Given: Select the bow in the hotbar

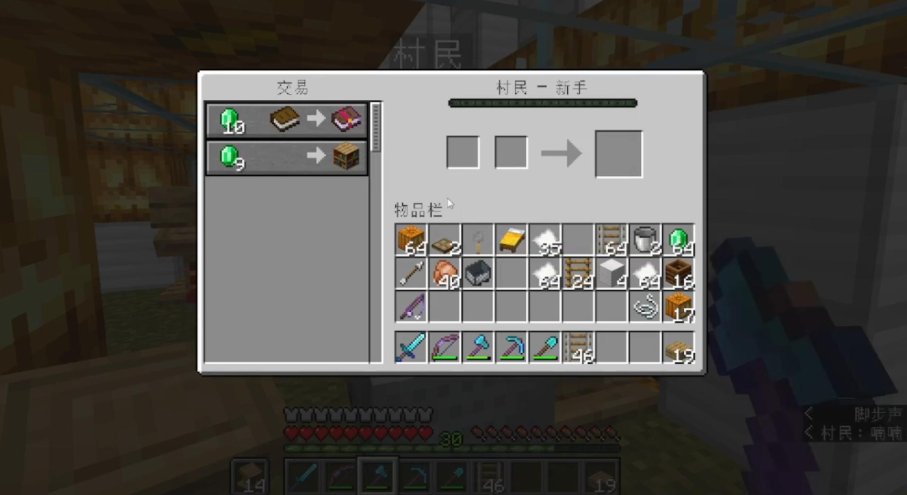Looking at the screenshot, I should click(x=445, y=347).
